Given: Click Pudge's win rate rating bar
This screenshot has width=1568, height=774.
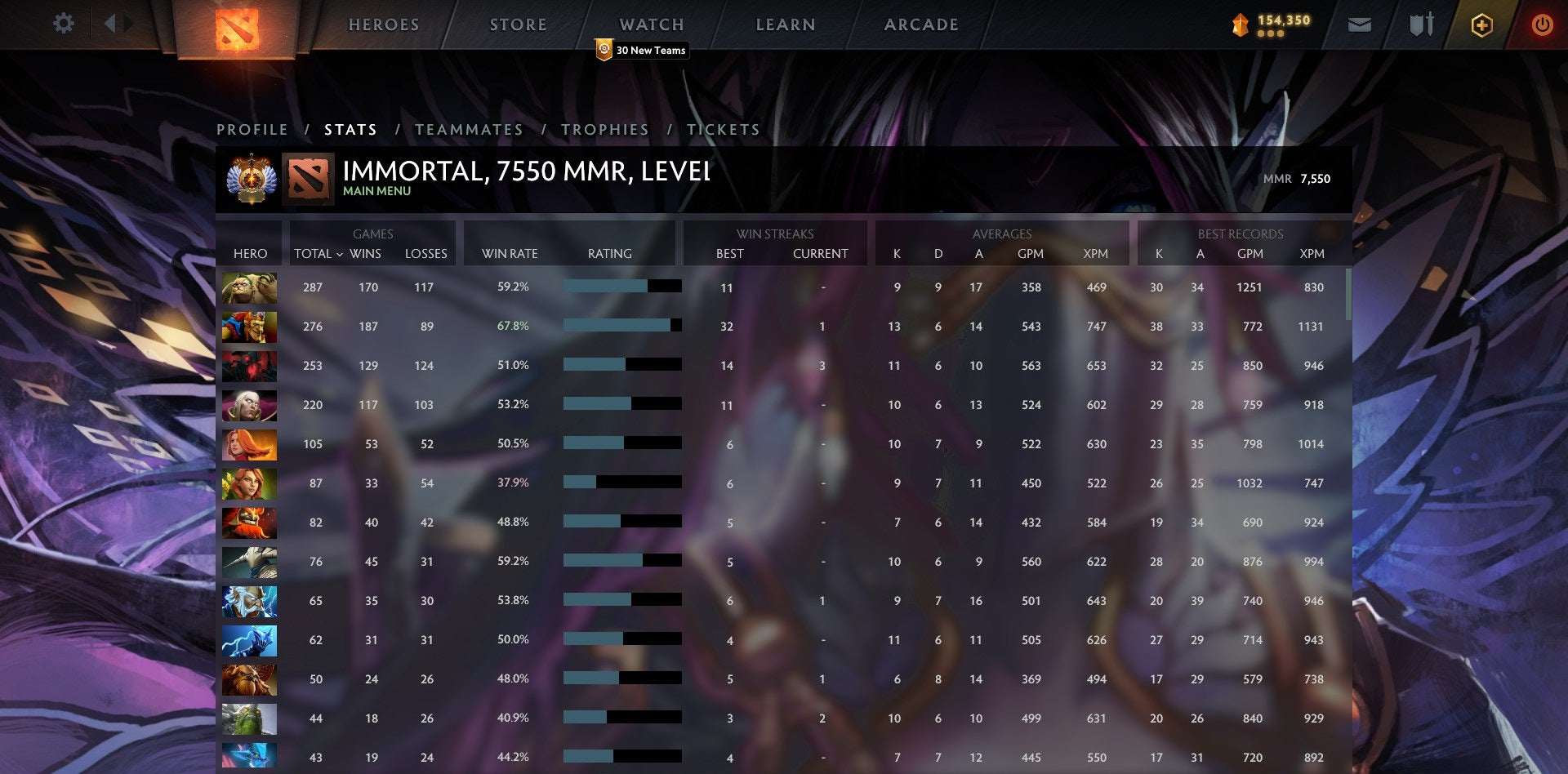Looking at the screenshot, I should (621, 287).
